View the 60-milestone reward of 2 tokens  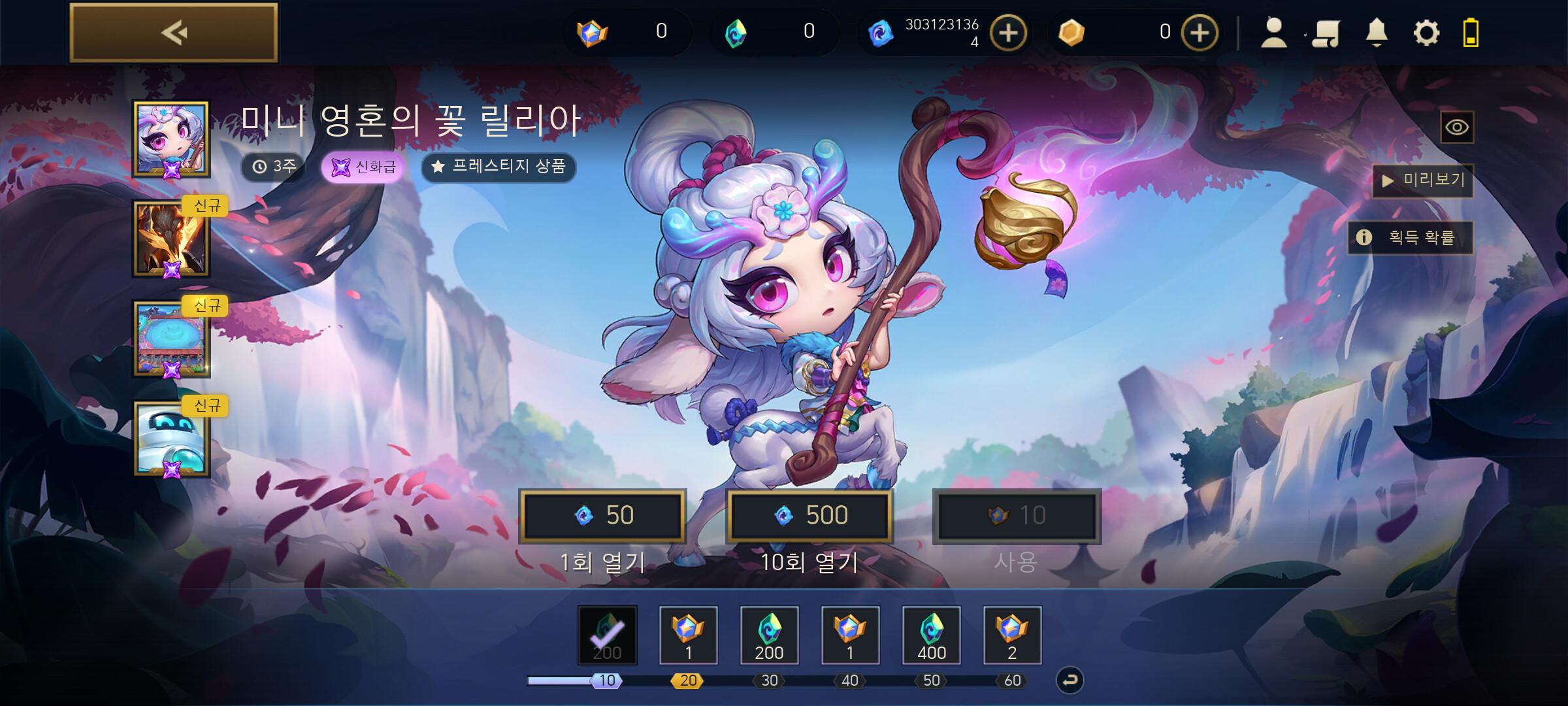(x=1012, y=635)
